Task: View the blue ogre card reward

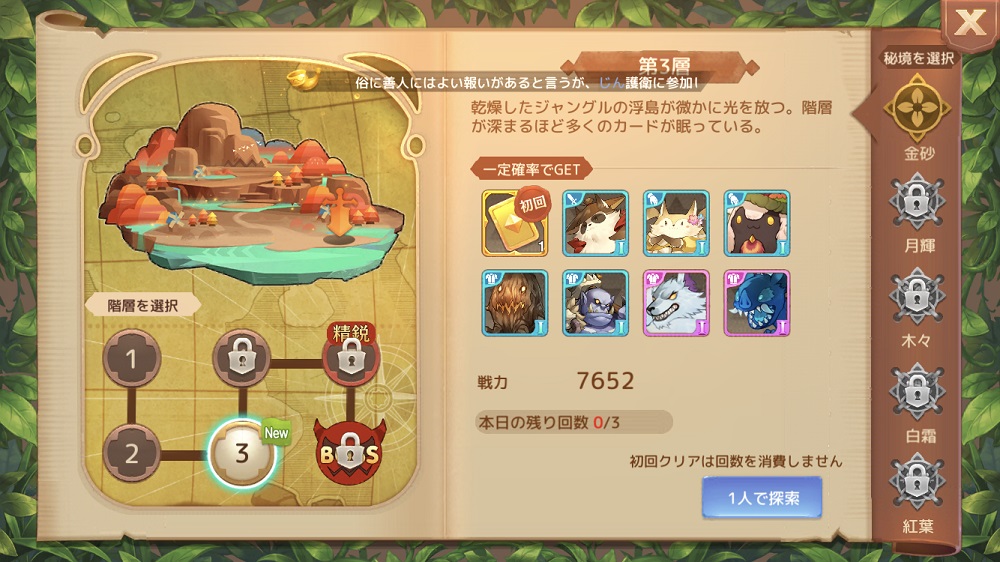Action: (x=596, y=303)
